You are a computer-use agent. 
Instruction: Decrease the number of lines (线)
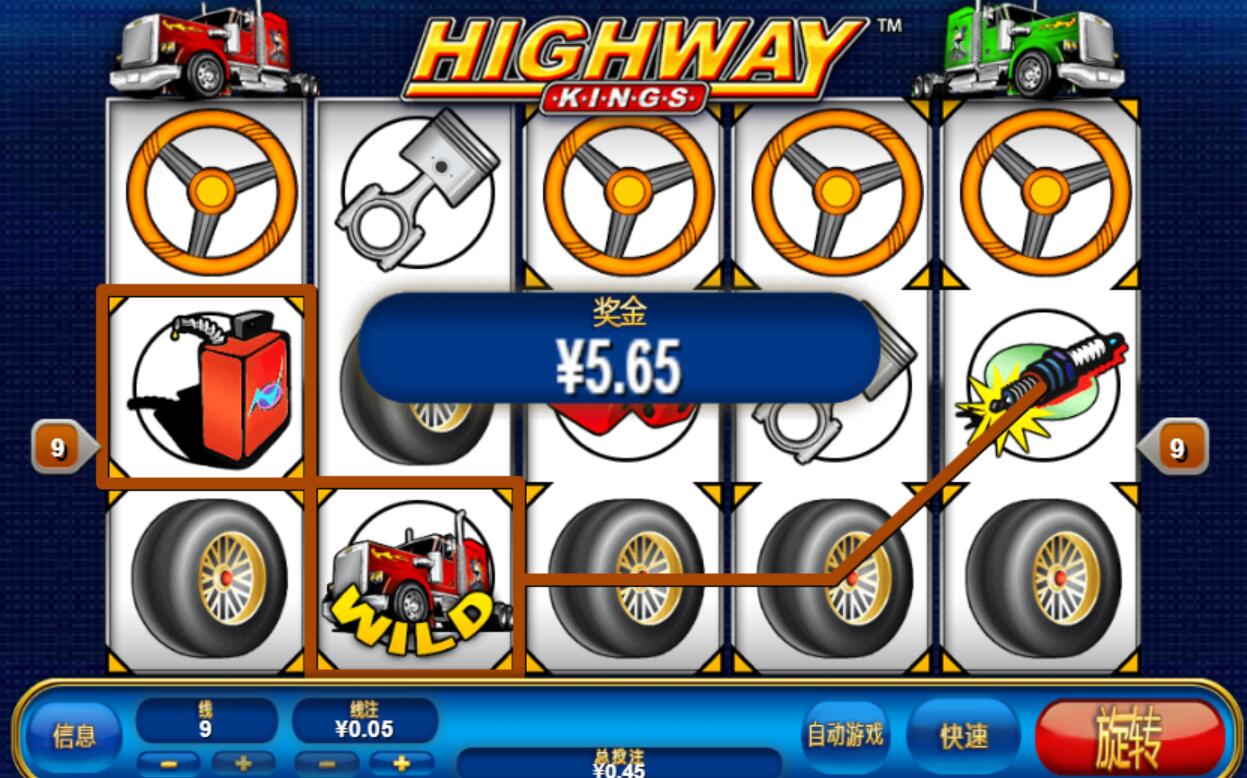[x=168, y=763]
